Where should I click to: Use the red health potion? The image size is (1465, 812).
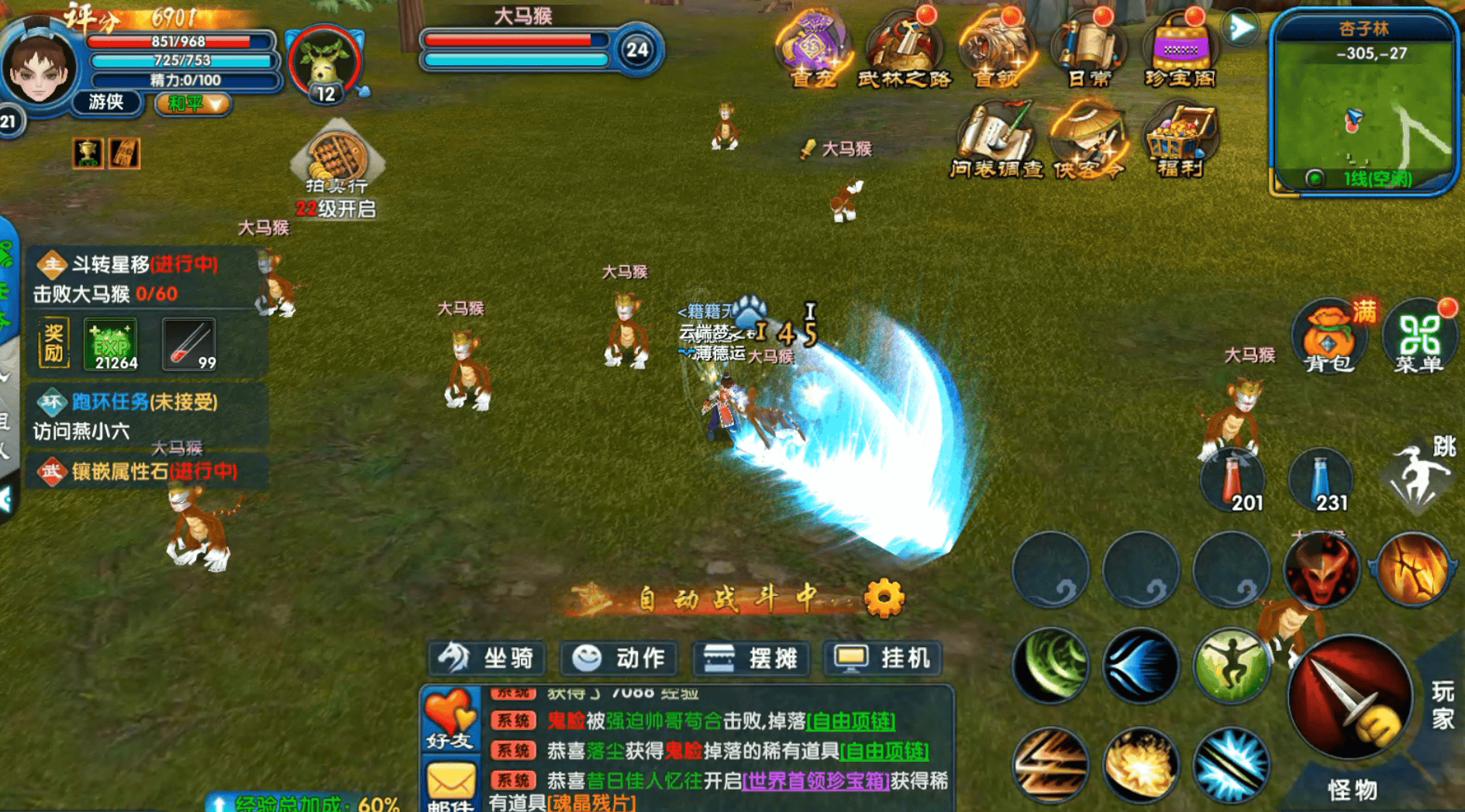1234,480
